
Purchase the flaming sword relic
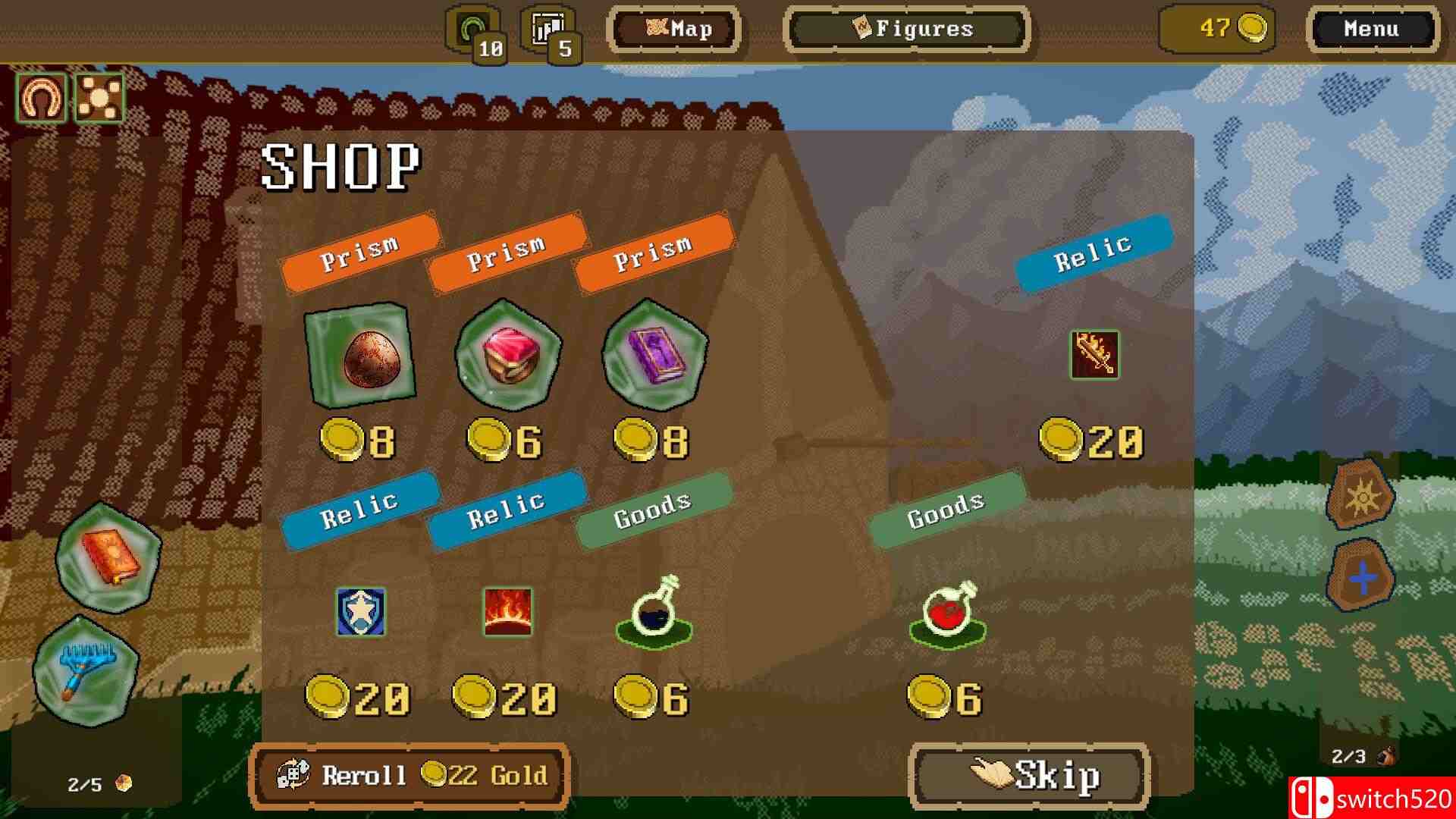click(1094, 354)
